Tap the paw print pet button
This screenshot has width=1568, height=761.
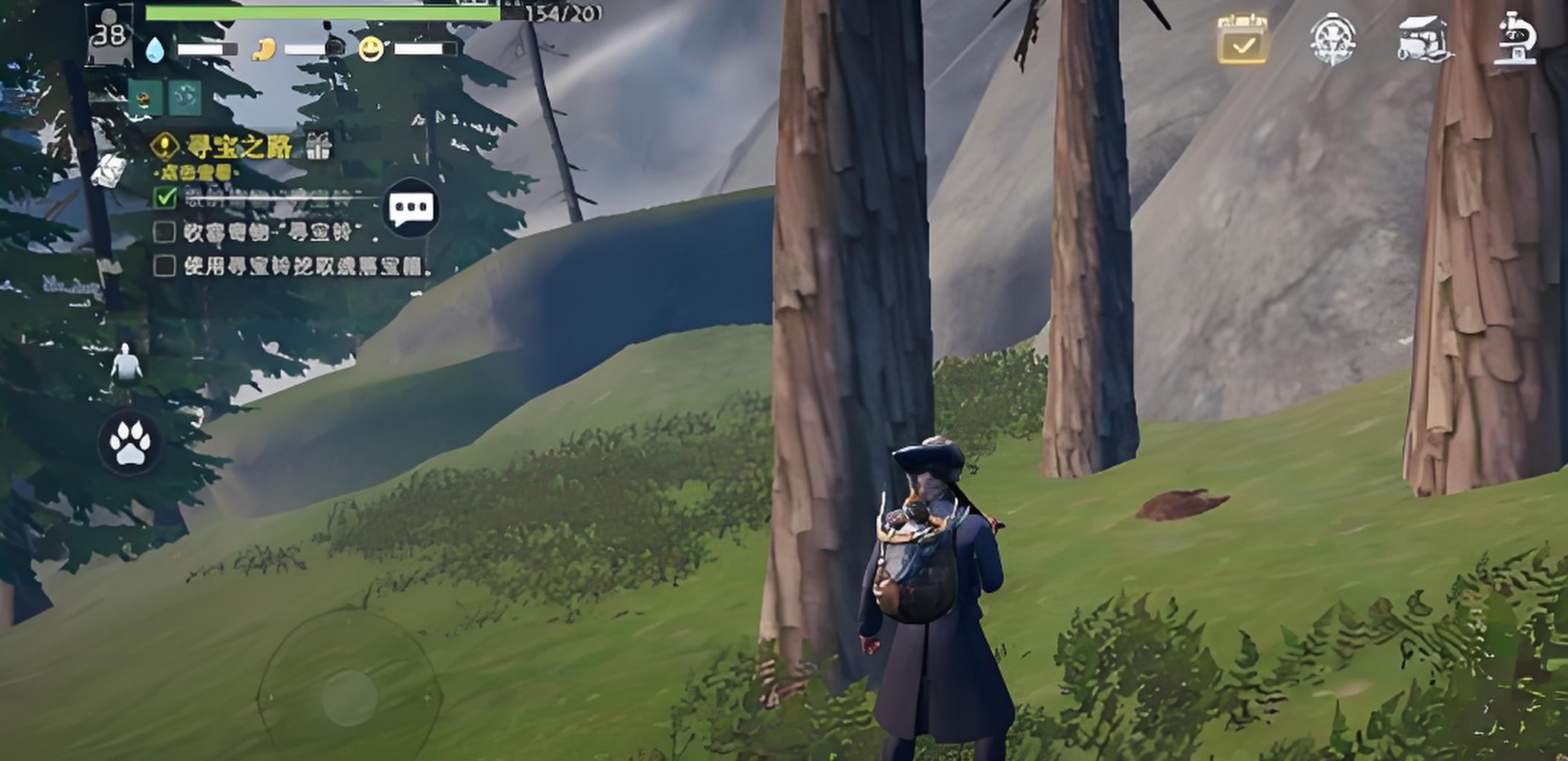(130, 443)
